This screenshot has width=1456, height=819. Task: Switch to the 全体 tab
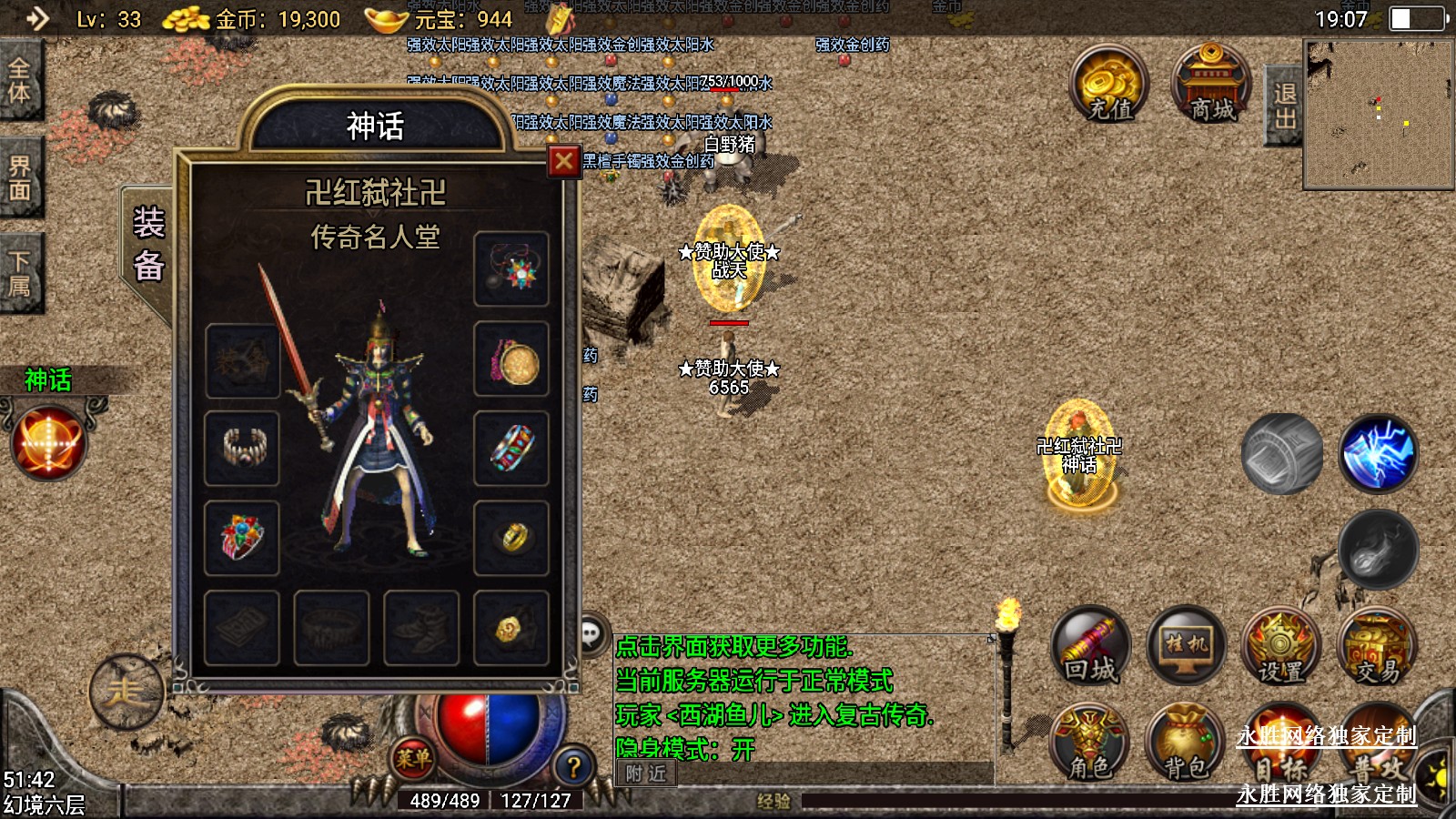click(20, 80)
